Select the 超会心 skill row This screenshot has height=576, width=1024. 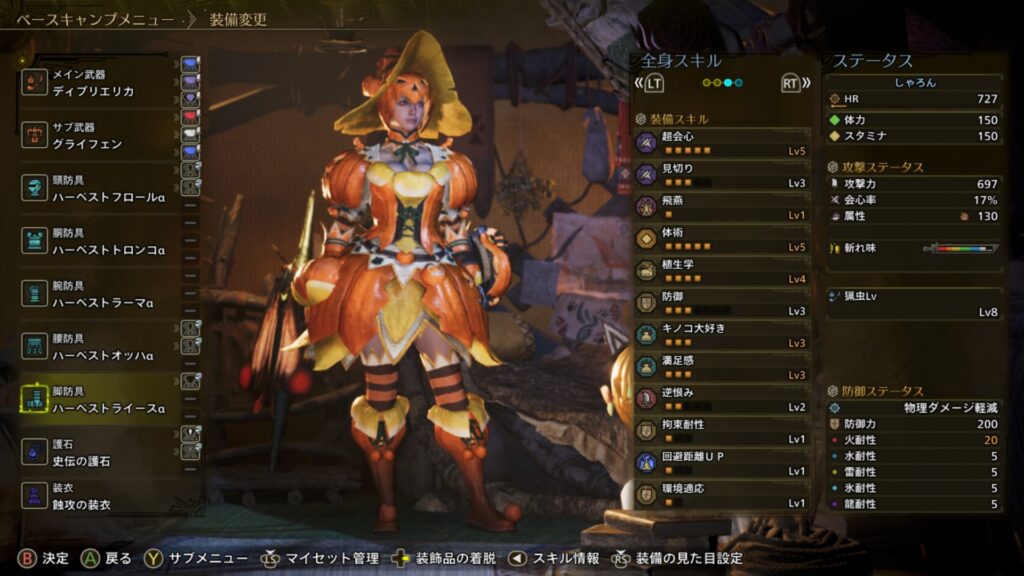(x=722, y=143)
